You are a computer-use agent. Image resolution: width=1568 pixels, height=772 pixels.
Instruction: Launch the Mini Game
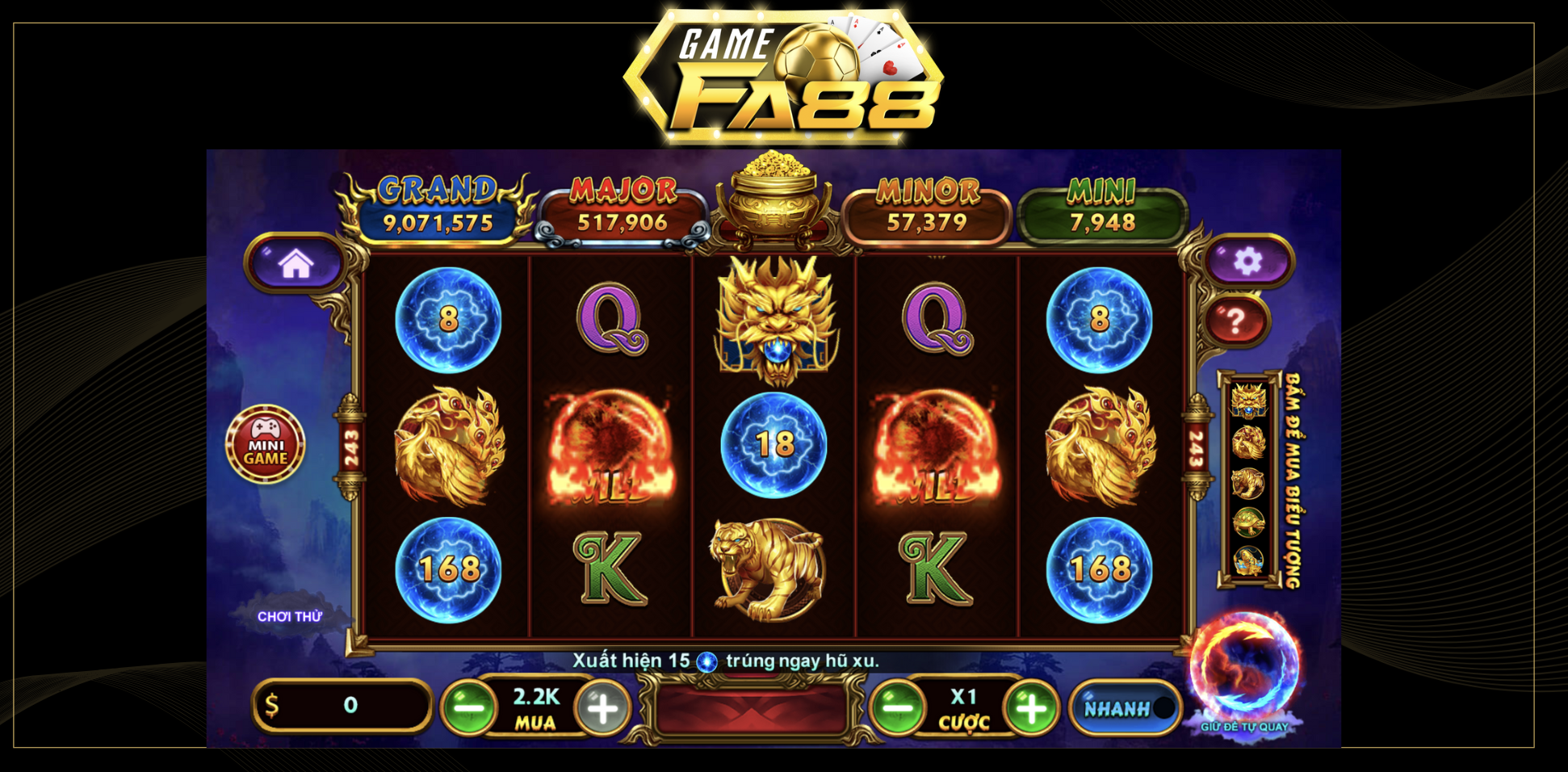tap(266, 445)
